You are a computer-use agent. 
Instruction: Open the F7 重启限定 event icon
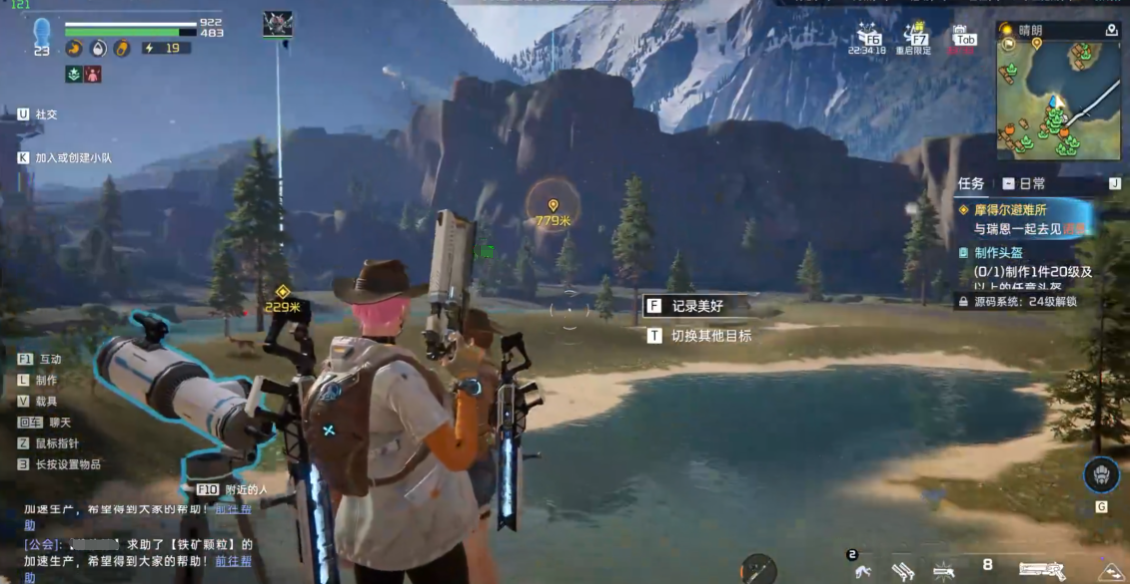tap(915, 36)
